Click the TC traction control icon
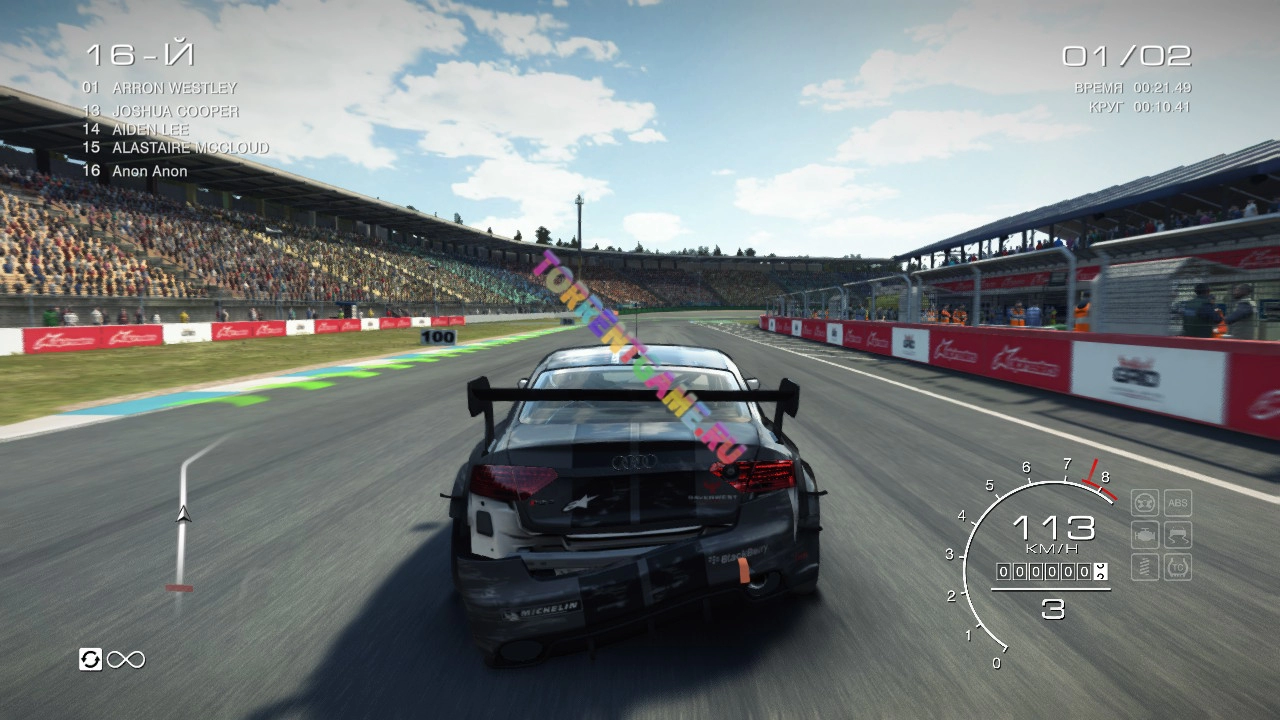Viewport: 1280px width, 720px height. tap(1178, 567)
